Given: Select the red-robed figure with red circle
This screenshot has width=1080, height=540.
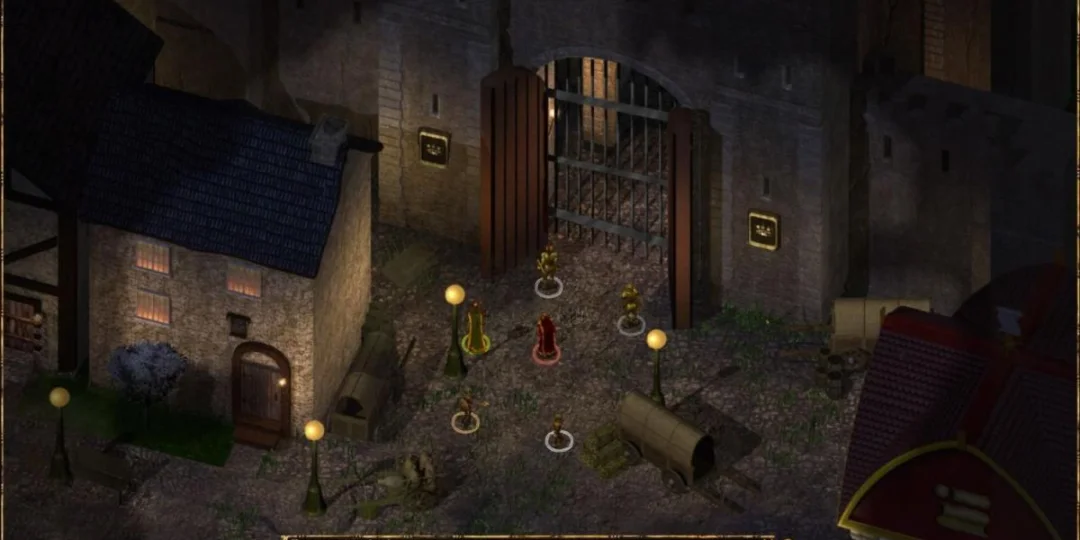Looking at the screenshot, I should (x=545, y=338).
